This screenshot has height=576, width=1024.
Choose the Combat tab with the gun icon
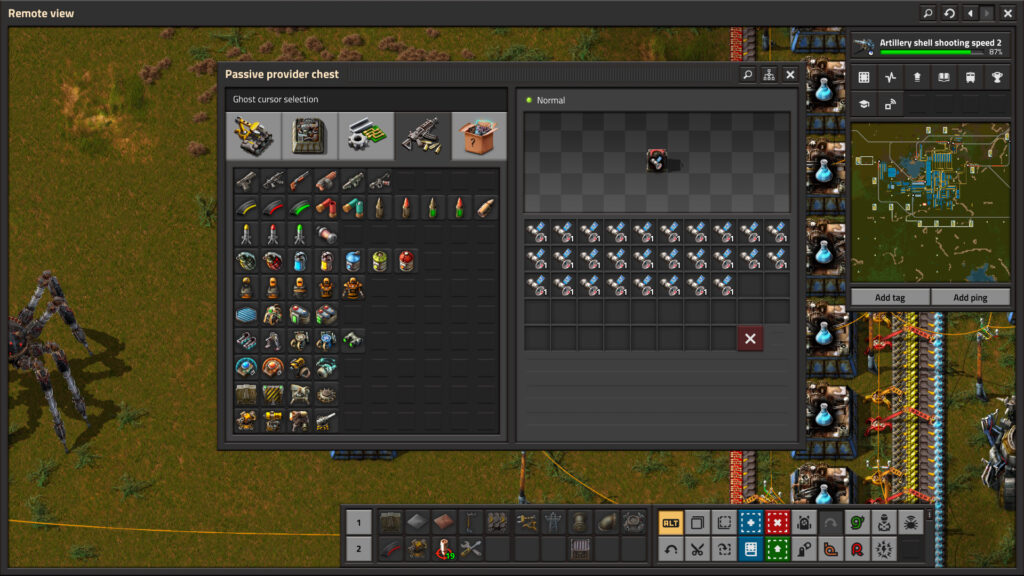click(422, 136)
